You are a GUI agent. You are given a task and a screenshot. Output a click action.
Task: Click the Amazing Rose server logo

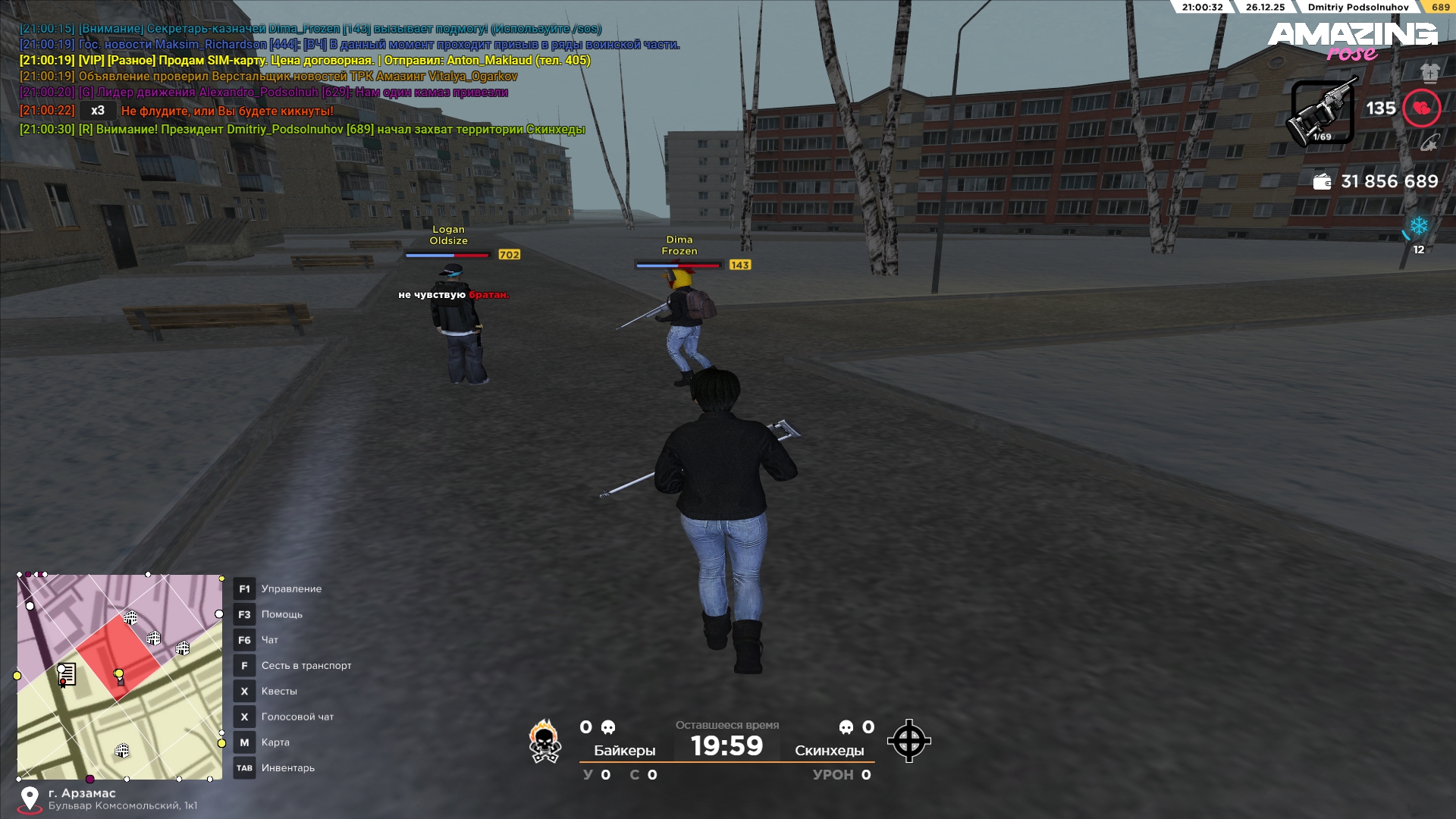pos(1352,41)
